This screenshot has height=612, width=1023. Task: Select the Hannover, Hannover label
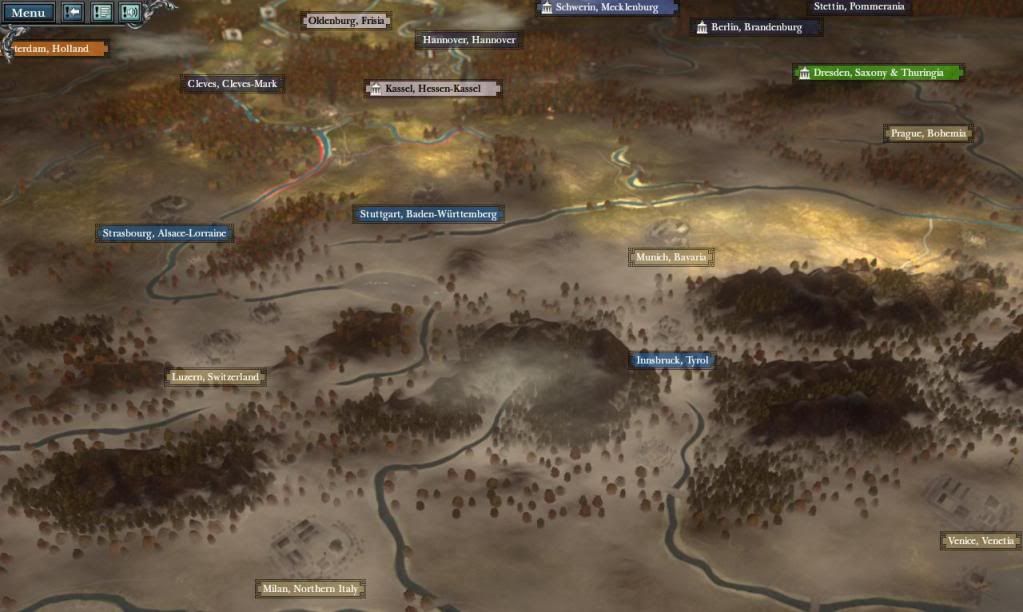[x=468, y=40]
